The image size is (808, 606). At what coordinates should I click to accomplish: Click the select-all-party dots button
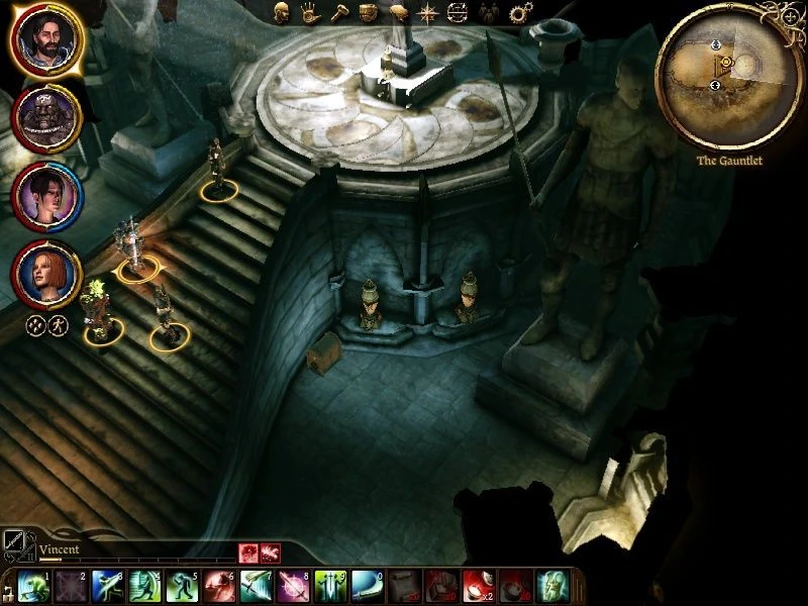coord(34,325)
